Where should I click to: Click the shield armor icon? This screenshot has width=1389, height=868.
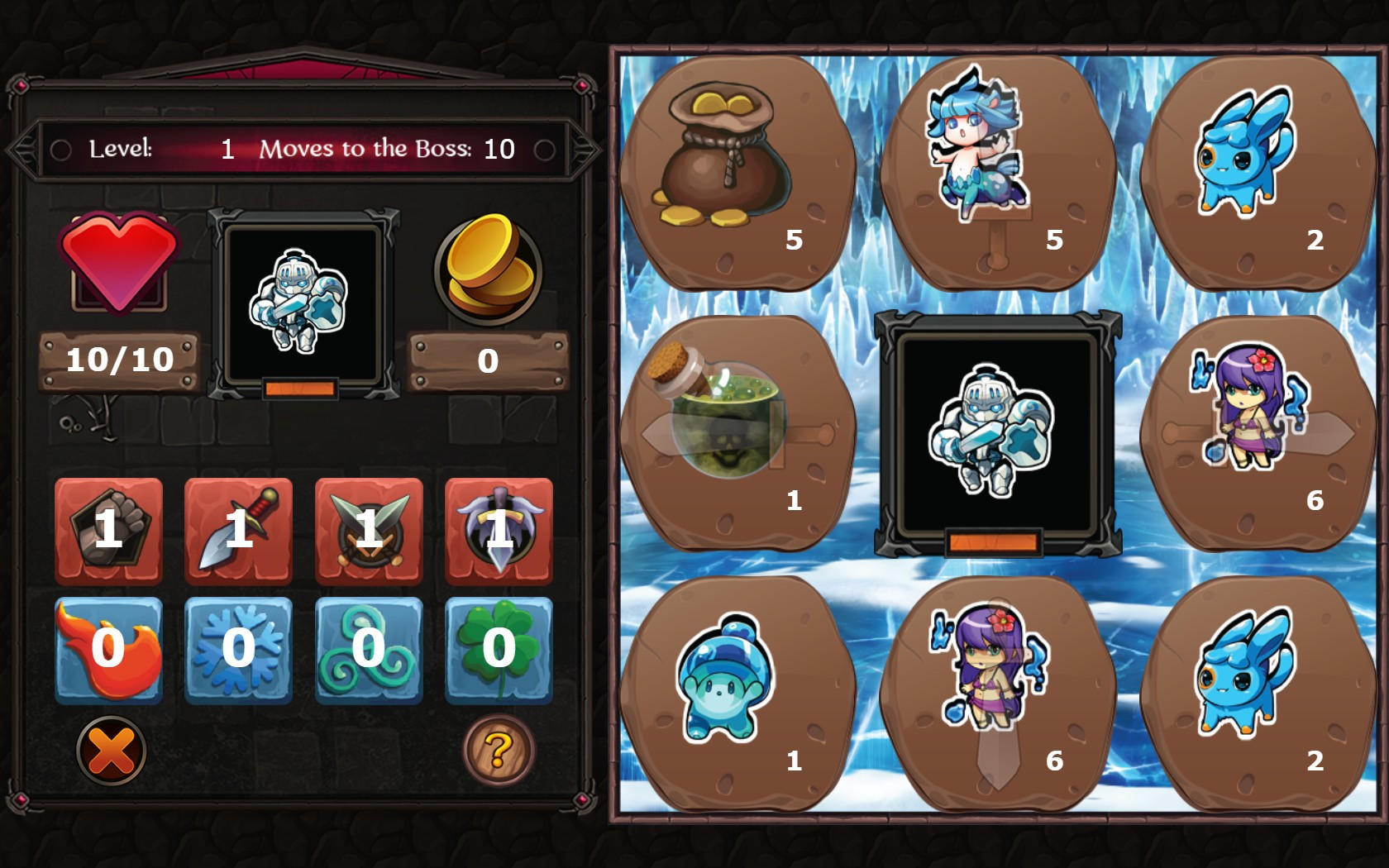point(498,532)
